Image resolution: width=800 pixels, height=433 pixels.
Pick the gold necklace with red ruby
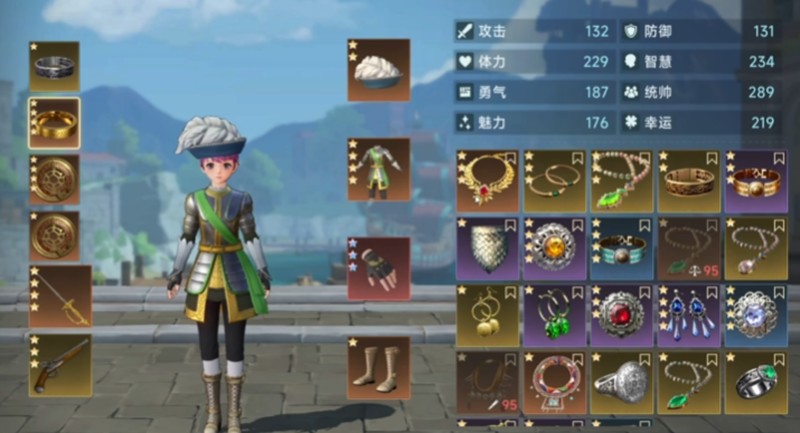click(x=487, y=181)
